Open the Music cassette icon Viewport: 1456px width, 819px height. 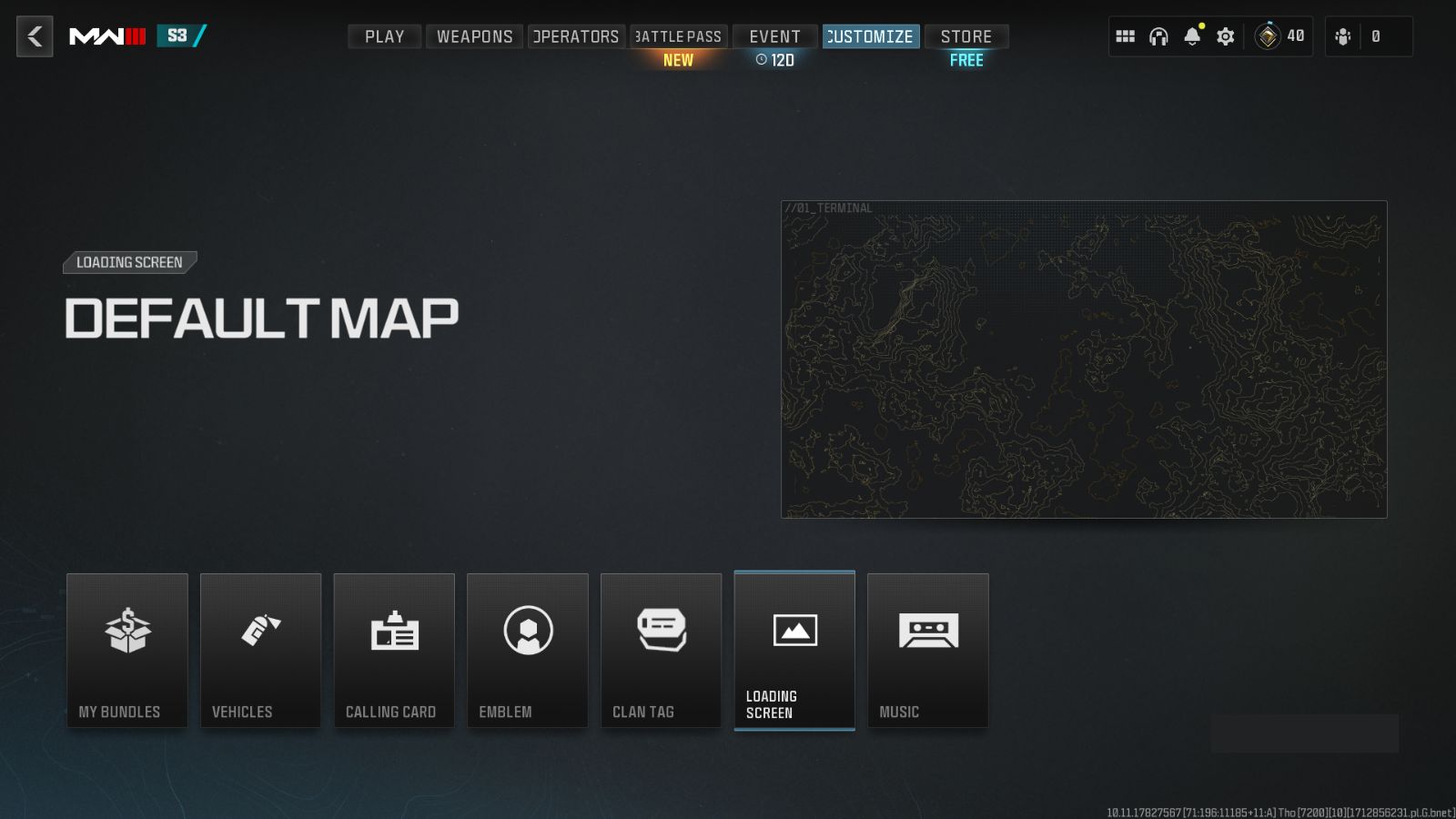tap(928, 630)
